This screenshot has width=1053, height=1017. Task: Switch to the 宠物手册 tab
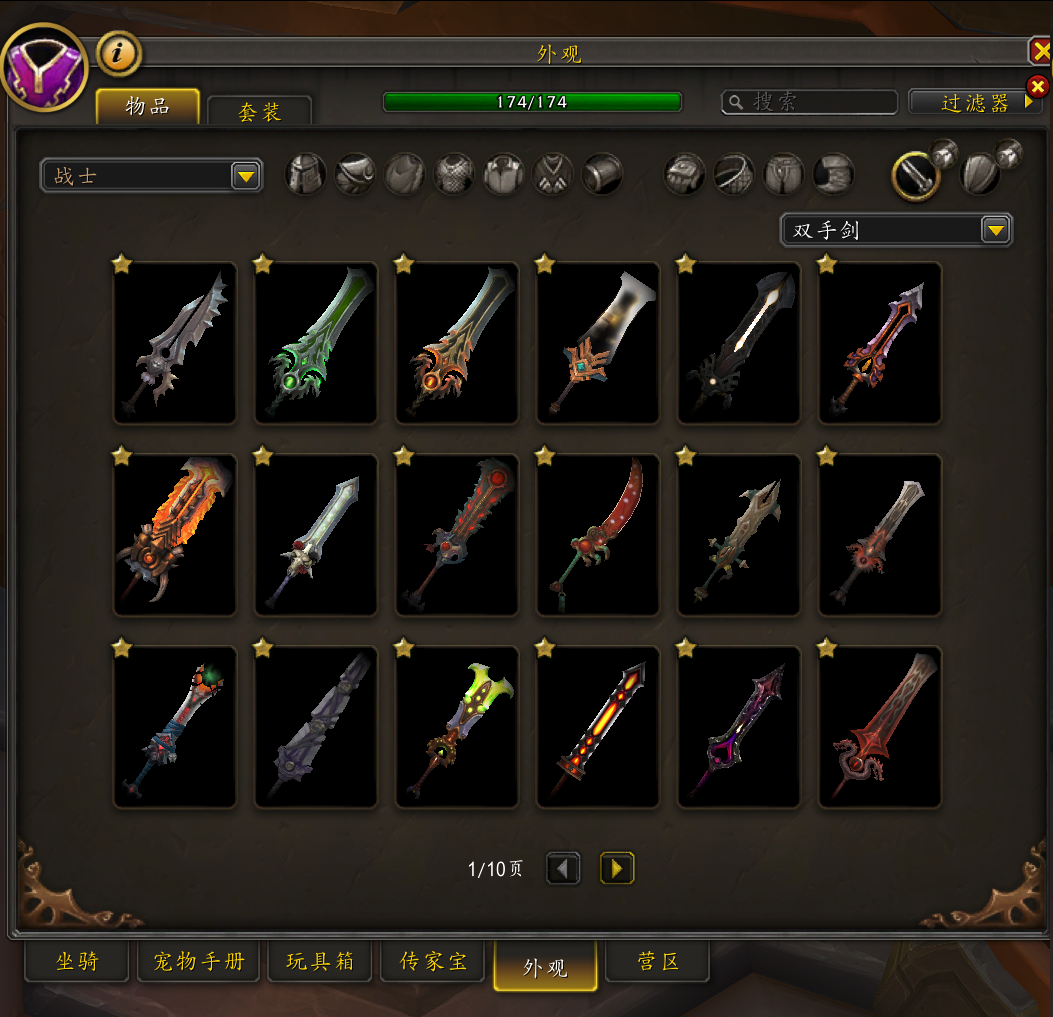pos(199,962)
